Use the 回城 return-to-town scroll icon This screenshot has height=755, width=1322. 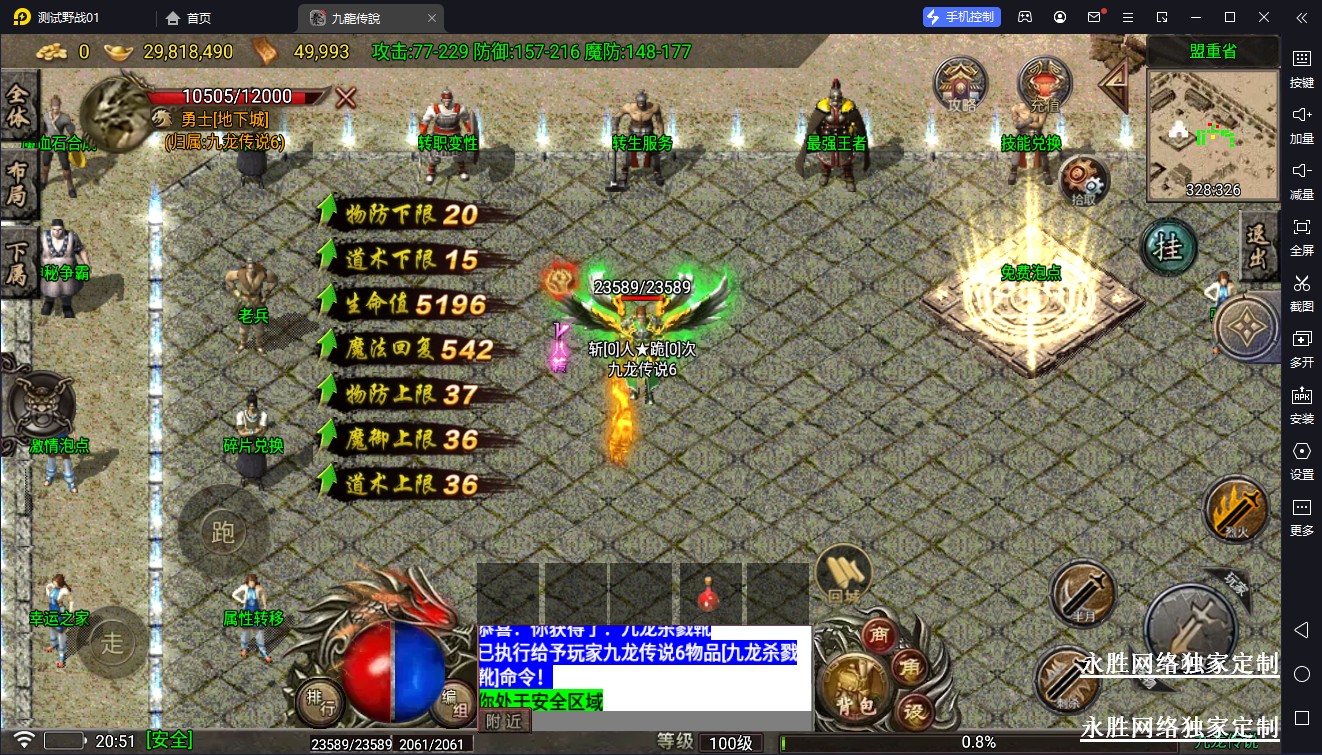(843, 574)
